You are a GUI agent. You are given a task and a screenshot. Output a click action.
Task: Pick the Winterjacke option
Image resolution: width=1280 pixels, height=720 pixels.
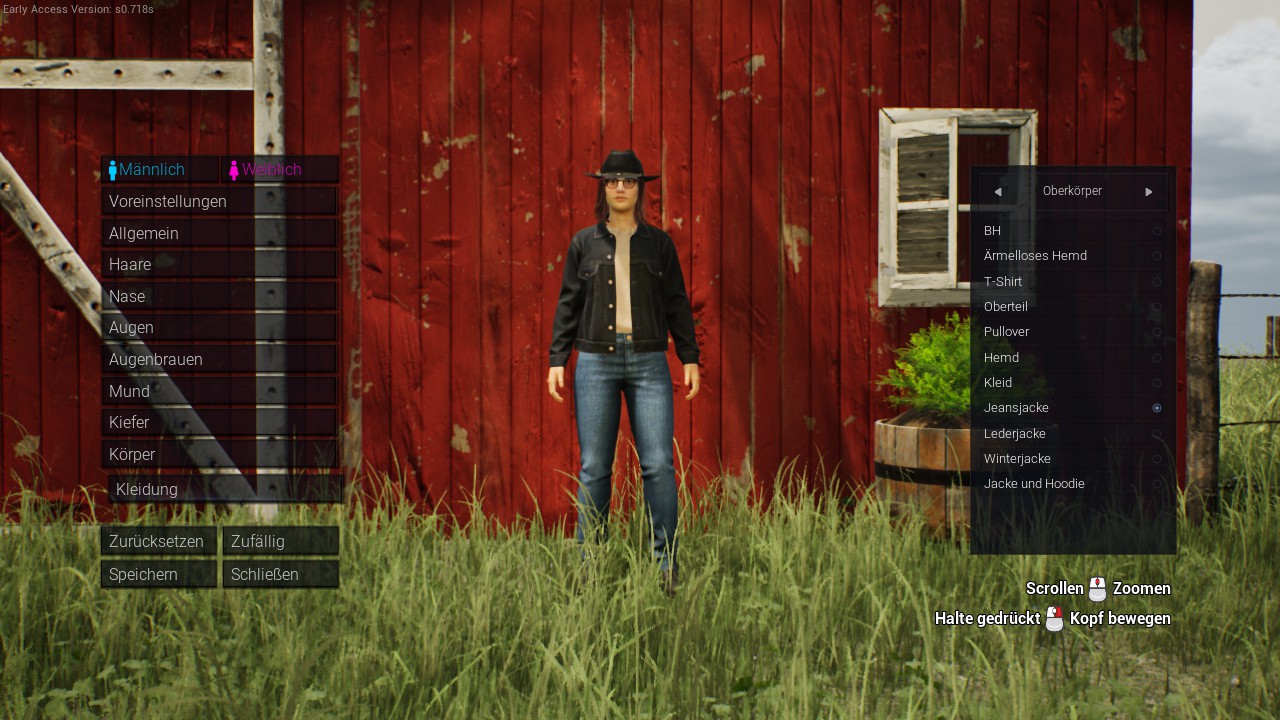[1072, 458]
